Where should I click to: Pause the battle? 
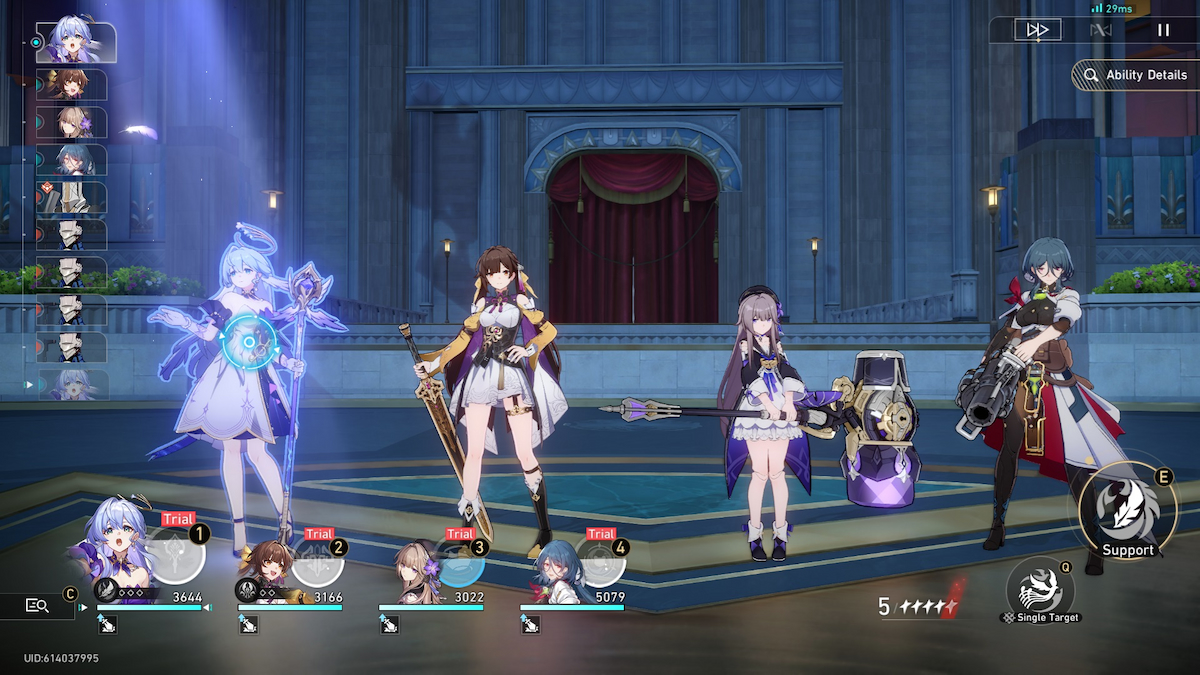coord(1163,30)
